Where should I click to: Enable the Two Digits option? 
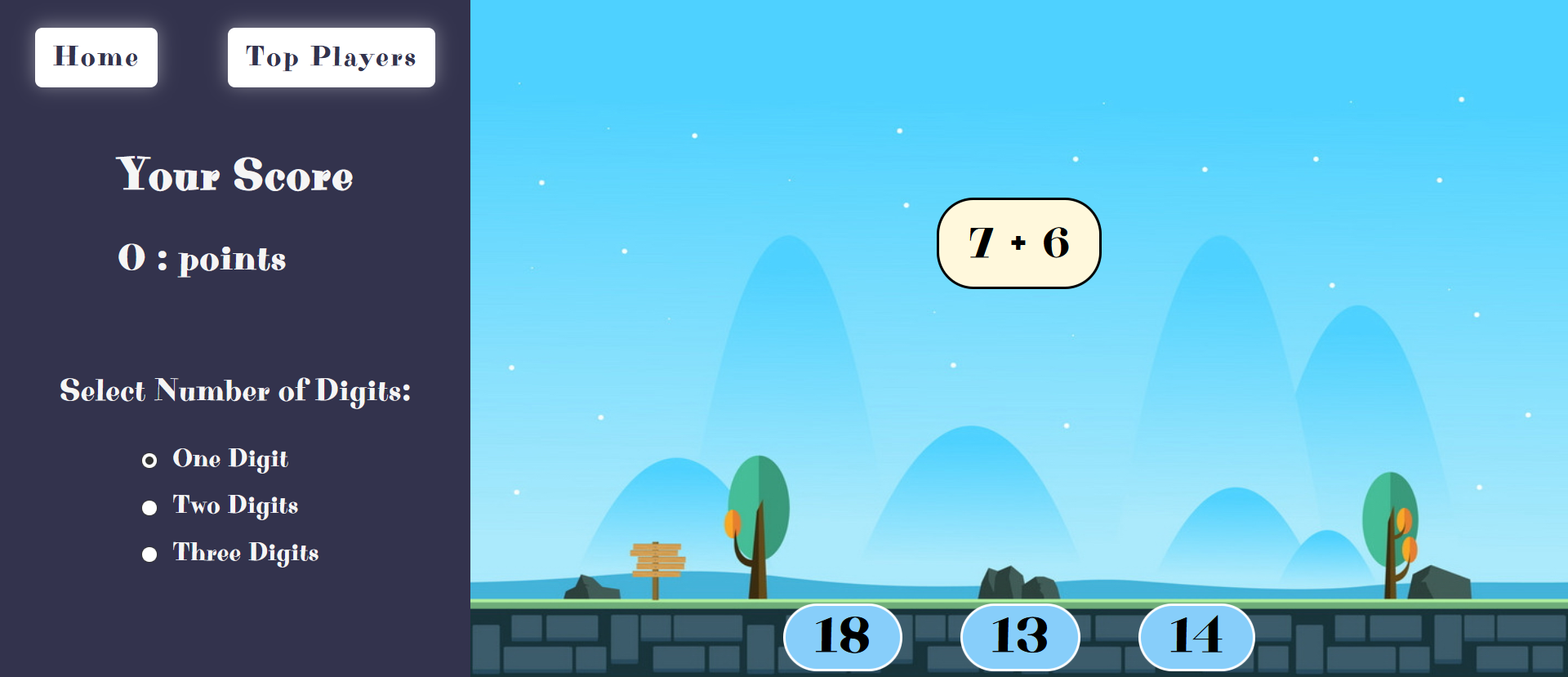(149, 507)
